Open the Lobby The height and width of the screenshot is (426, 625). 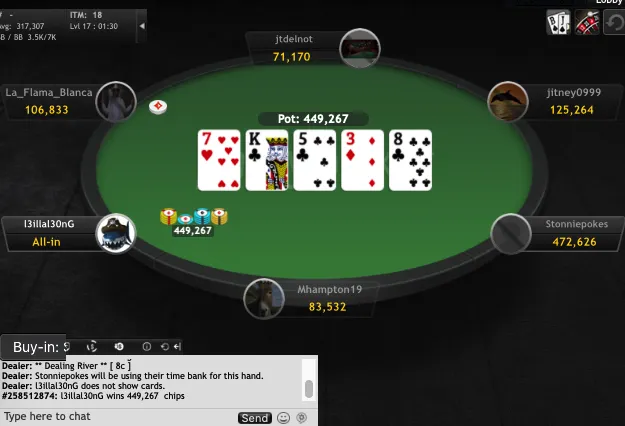[609, 3]
